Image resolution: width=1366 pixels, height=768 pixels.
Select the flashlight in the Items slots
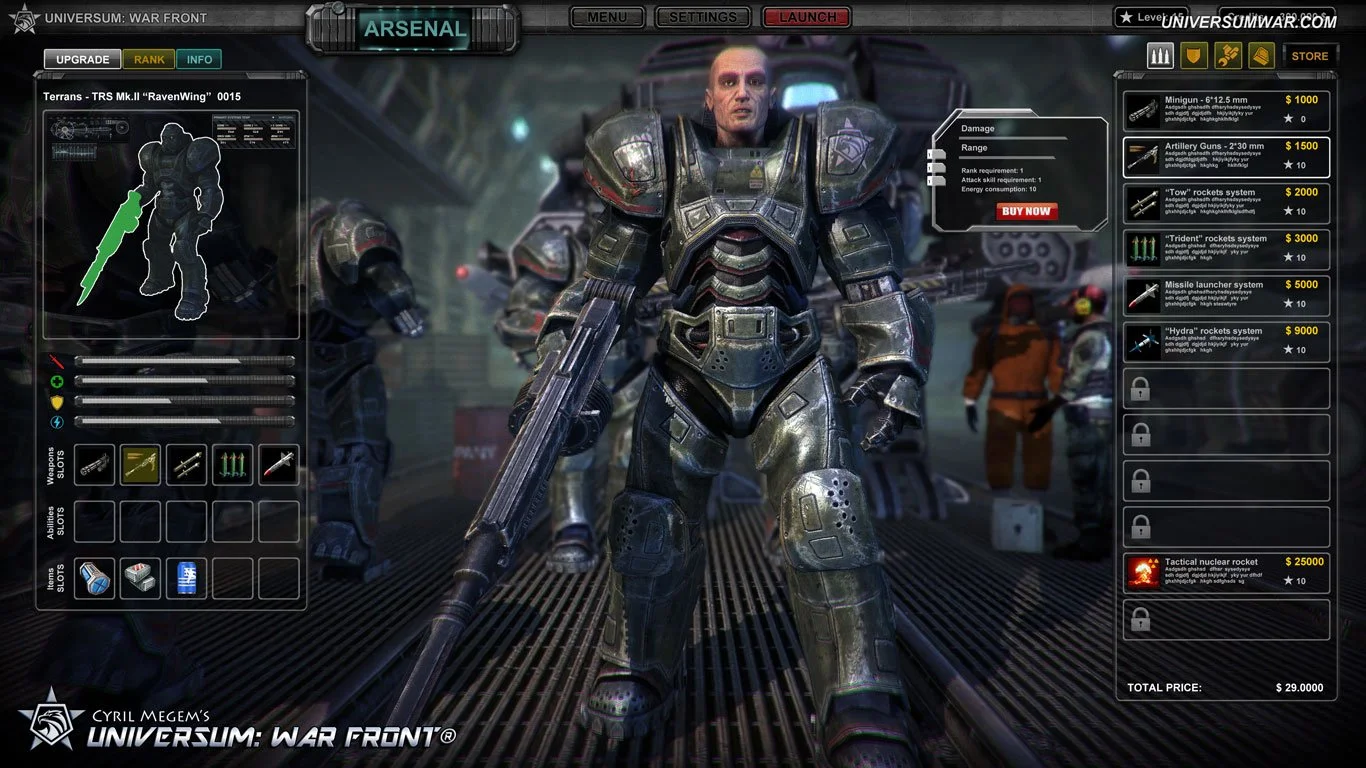tap(94, 578)
